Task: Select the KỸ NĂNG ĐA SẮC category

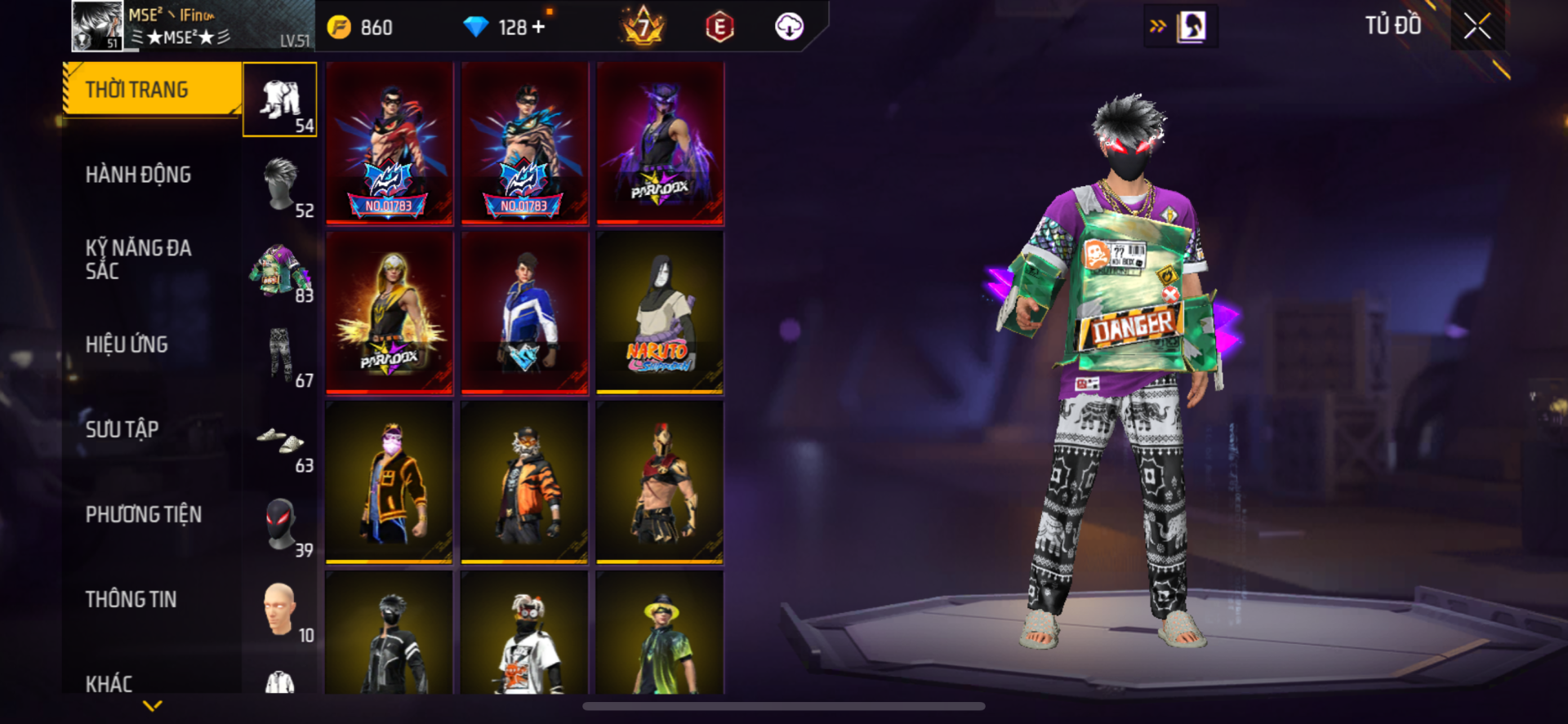Action: coord(138,260)
